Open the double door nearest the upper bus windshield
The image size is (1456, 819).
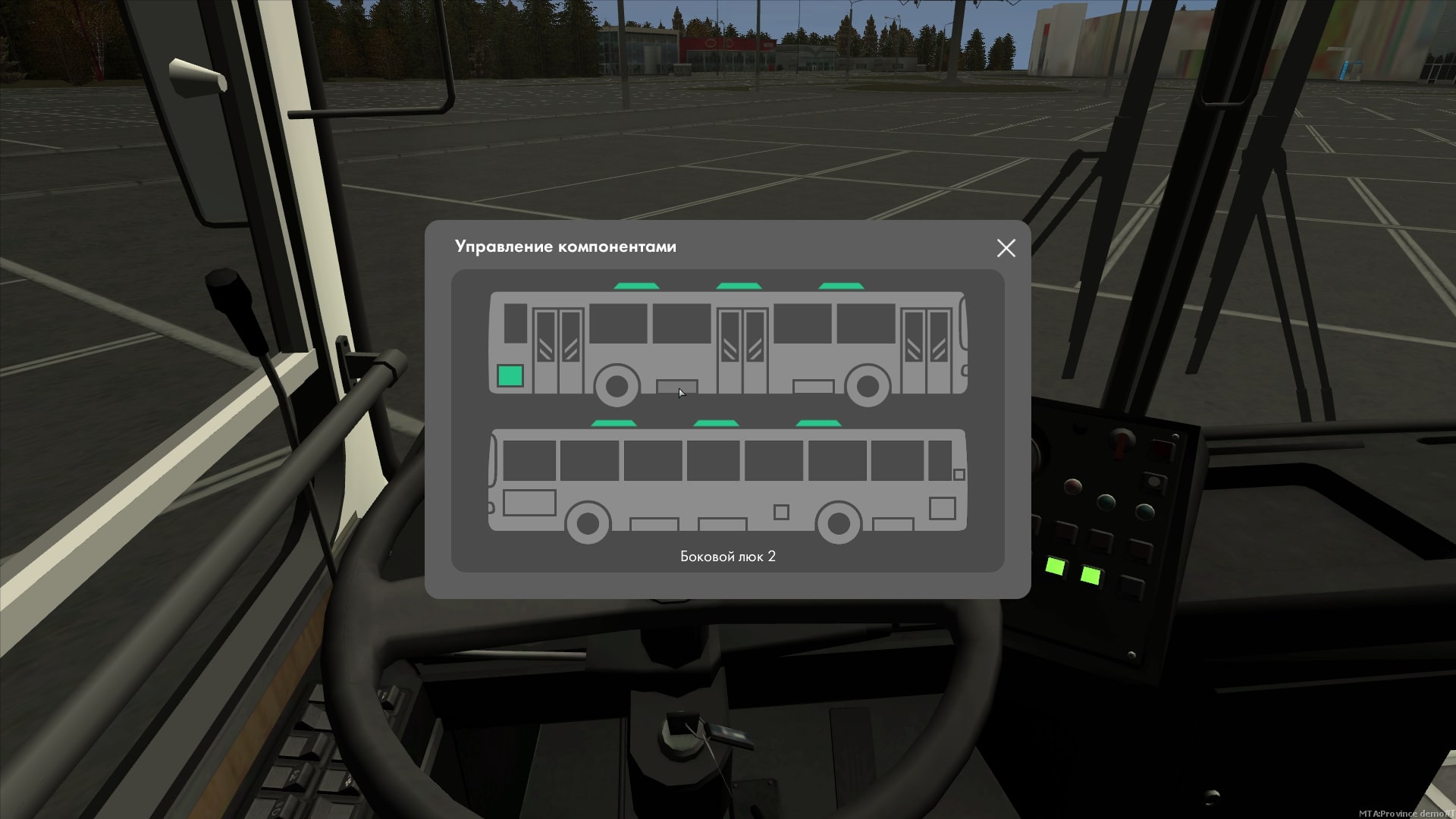926,350
